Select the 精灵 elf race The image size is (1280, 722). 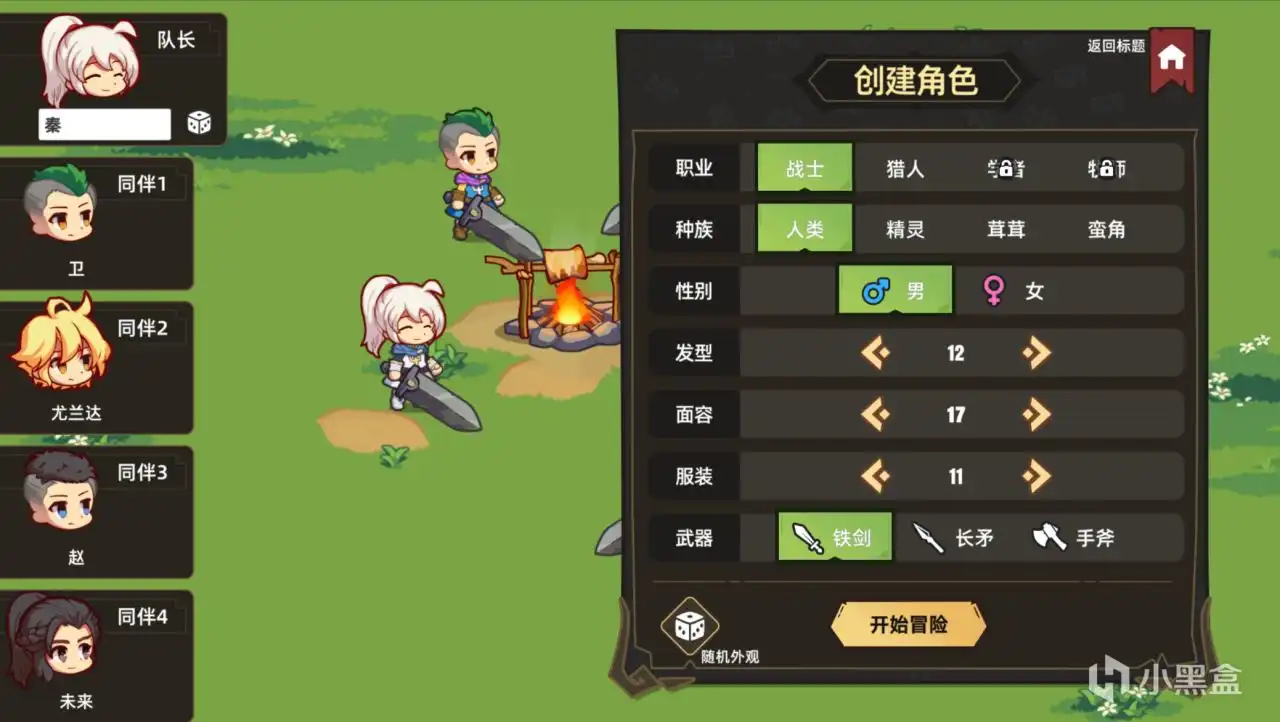[x=905, y=228]
